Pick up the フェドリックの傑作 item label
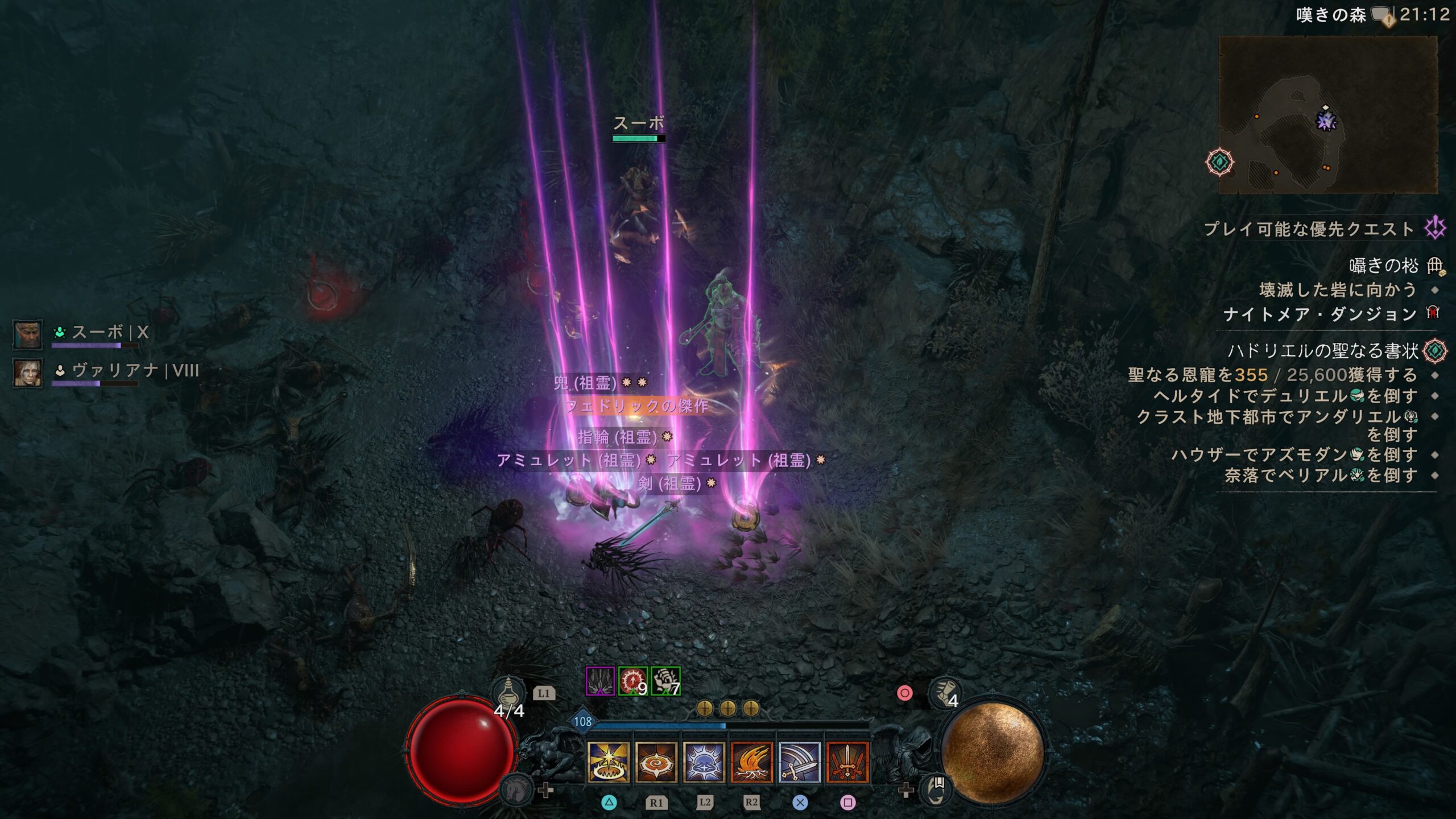The width and height of the screenshot is (1456, 819). pyautogui.click(x=636, y=406)
